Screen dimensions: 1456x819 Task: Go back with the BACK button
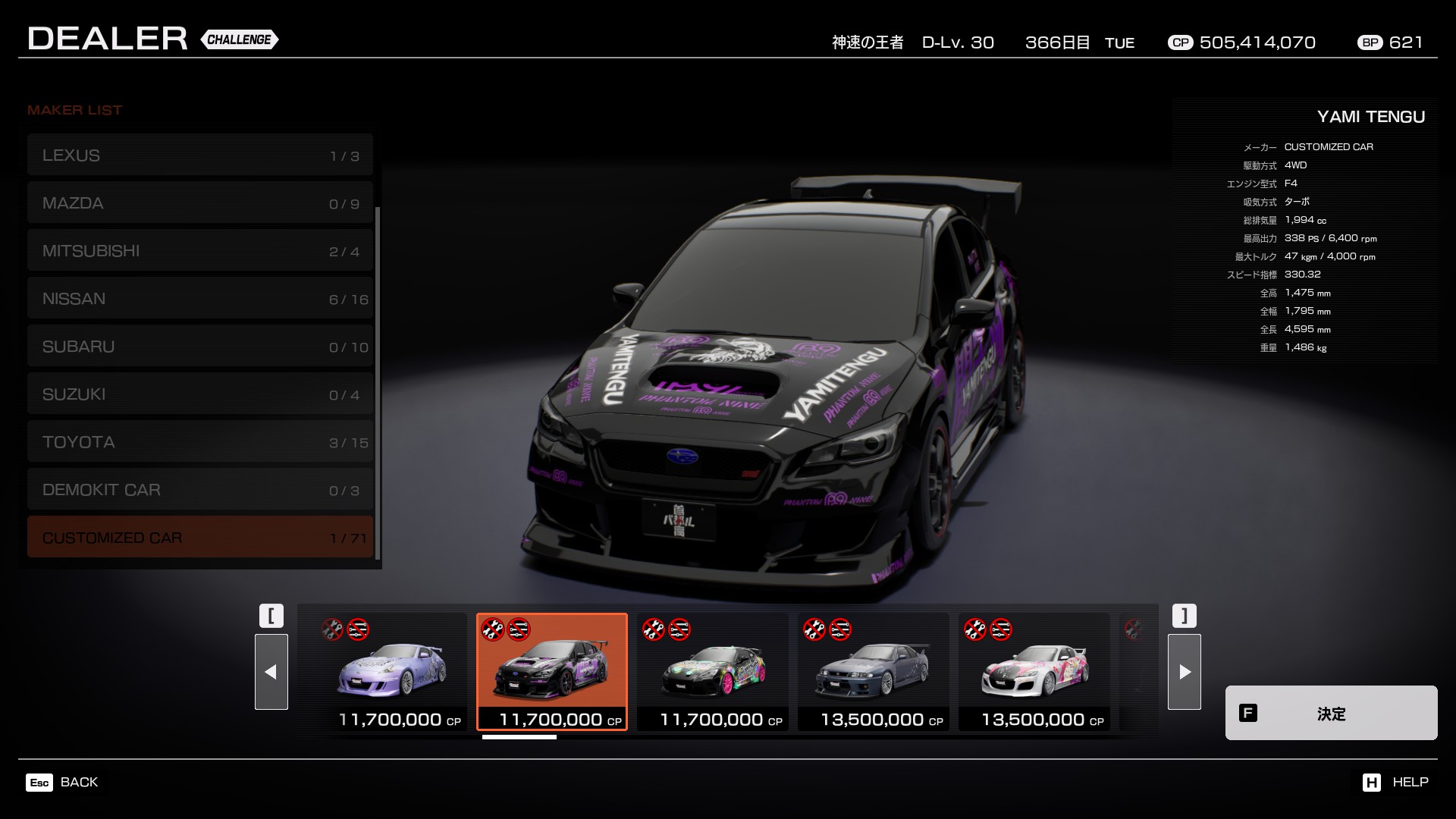click(63, 782)
